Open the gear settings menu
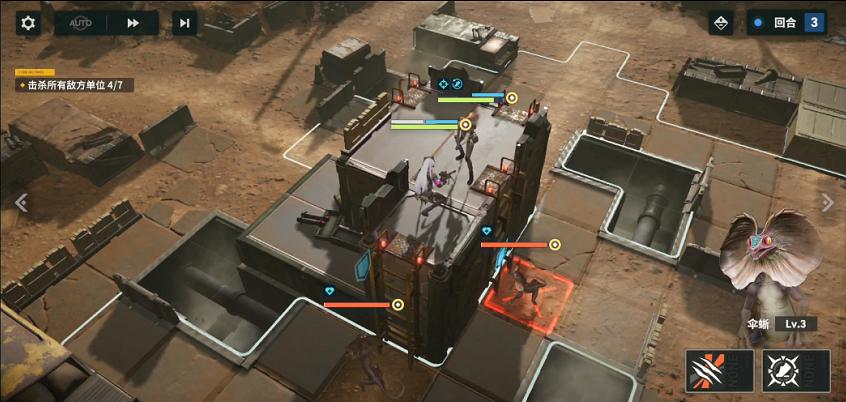This screenshot has width=846, height=402. click(x=29, y=23)
